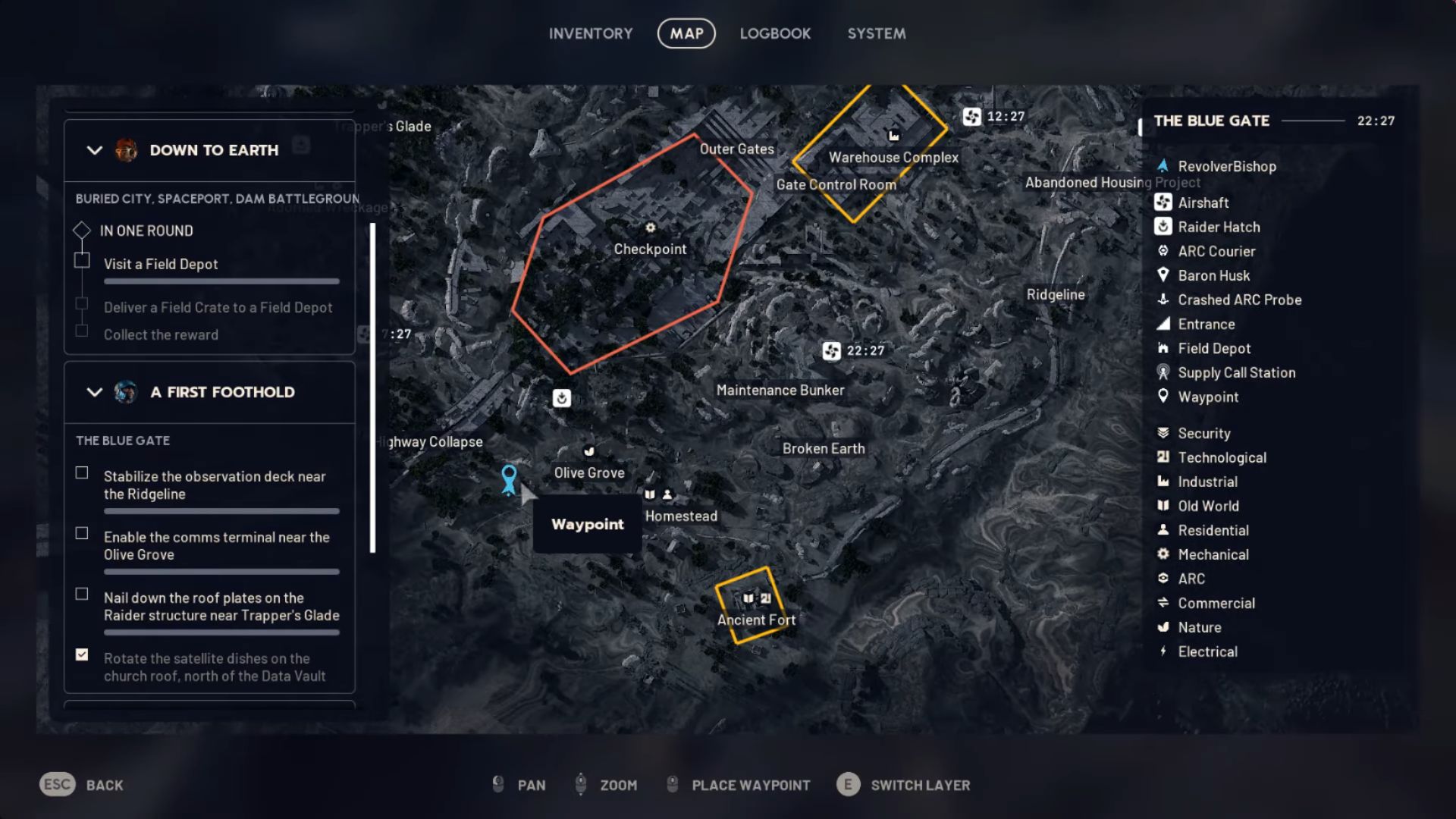Collapse the A First Foothold quest section
The height and width of the screenshot is (819, 1456).
tap(94, 393)
